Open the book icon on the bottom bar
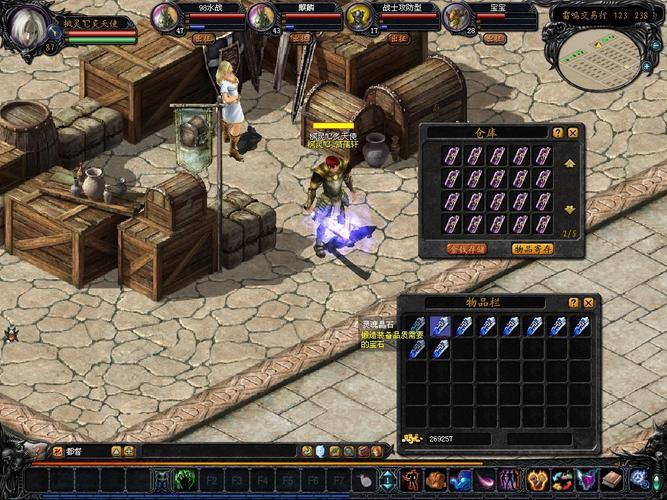This screenshot has height=500, width=667. pos(610,481)
